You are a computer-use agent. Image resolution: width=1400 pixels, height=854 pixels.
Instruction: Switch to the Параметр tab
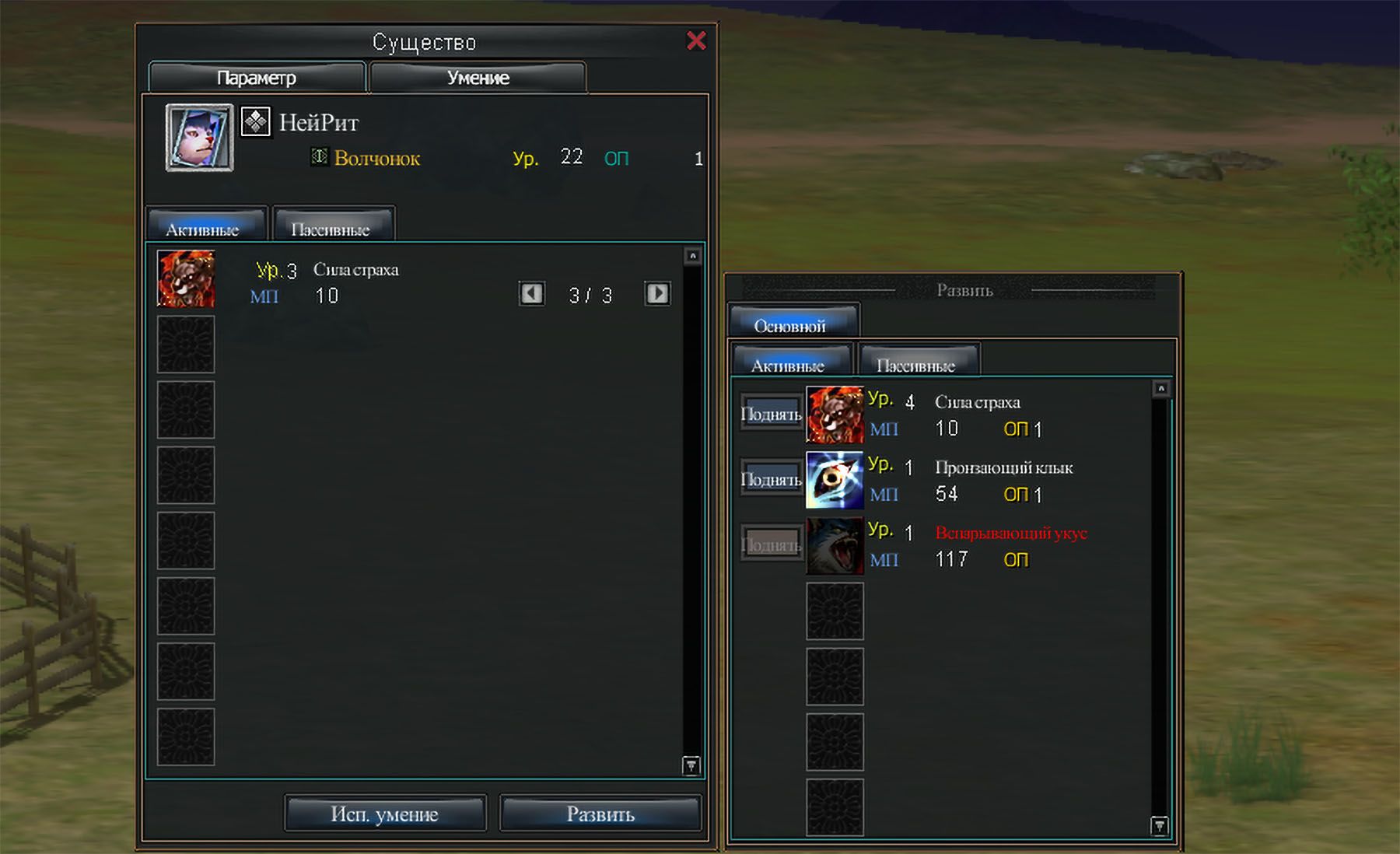(257, 78)
